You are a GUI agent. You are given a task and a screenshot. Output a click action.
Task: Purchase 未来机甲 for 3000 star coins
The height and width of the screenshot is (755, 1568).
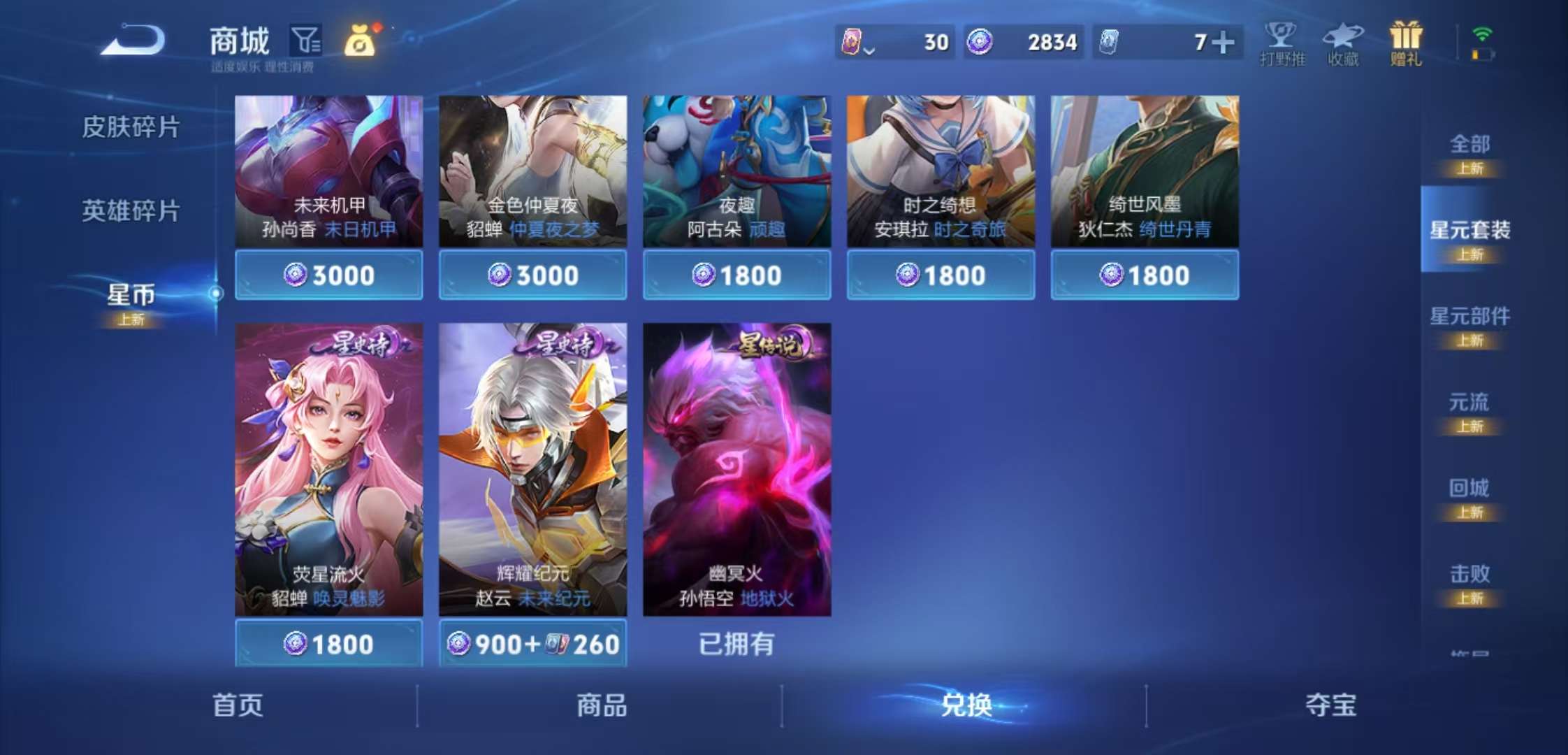click(328, 275)
